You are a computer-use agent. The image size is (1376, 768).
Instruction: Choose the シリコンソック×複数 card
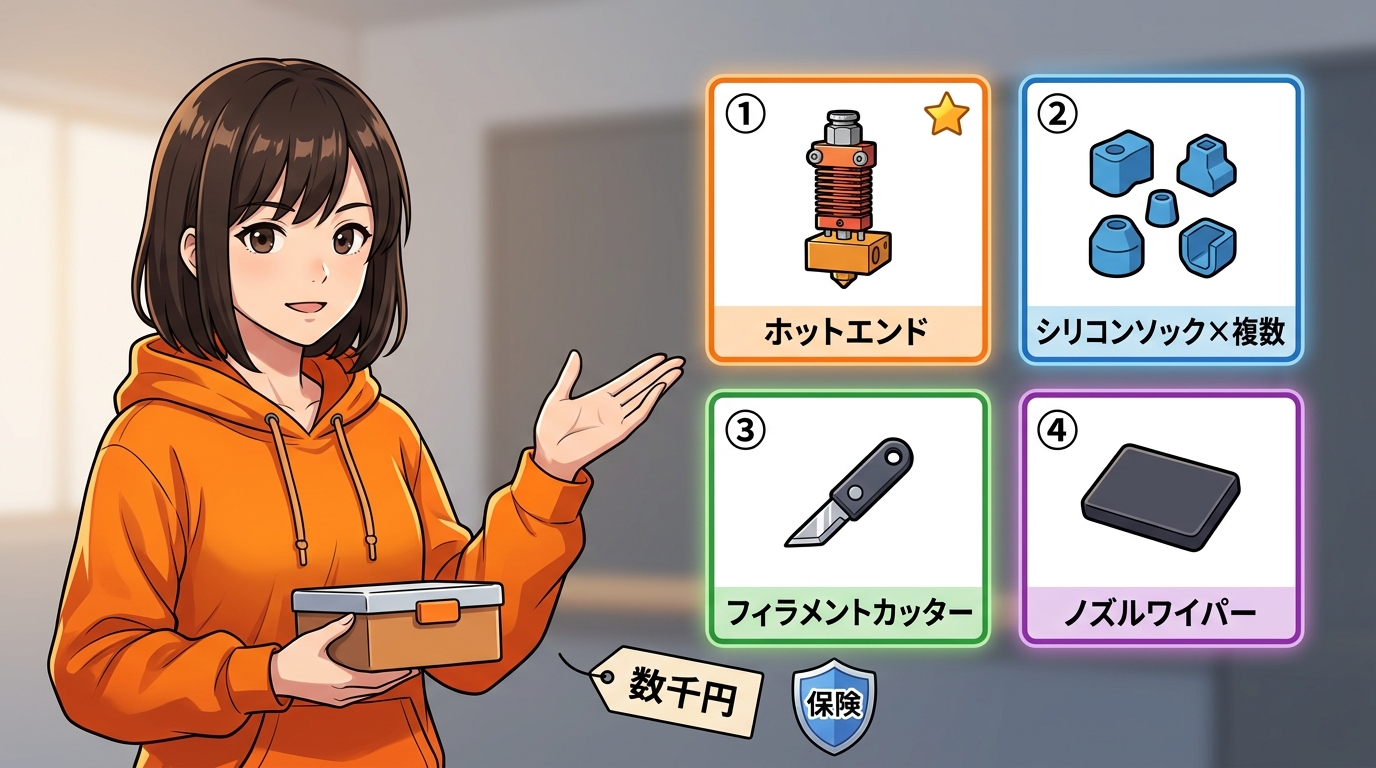click(1160, 220)
